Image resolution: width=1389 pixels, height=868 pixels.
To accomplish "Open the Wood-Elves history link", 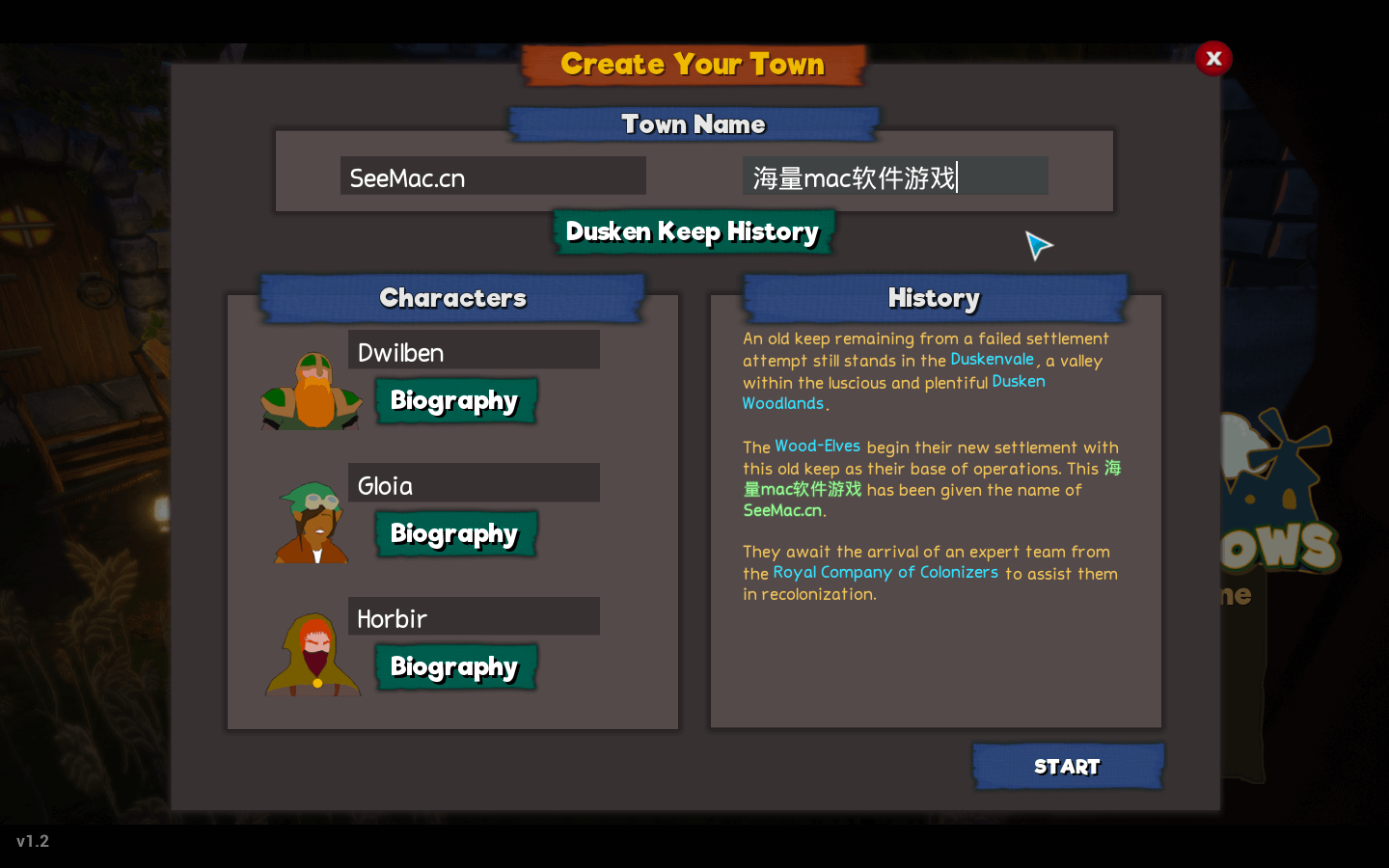I will pos(817,446).
